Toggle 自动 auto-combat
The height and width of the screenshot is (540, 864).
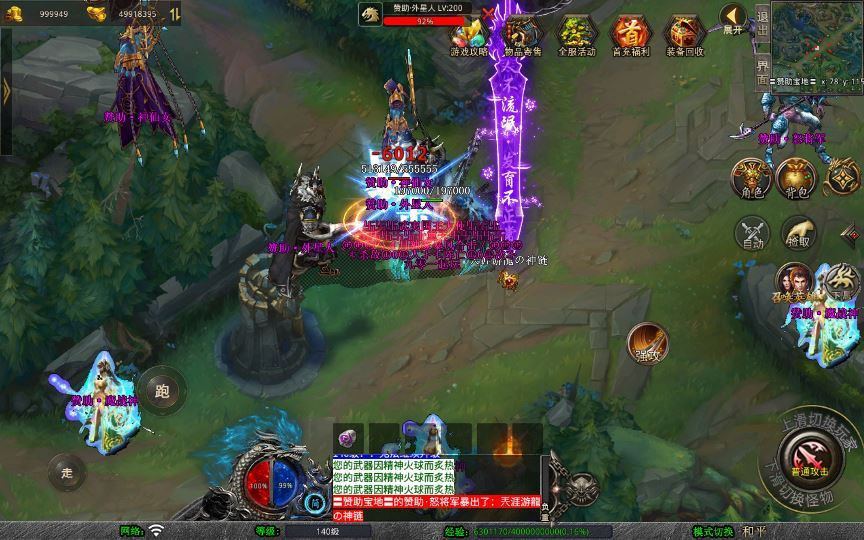point(752,233)
